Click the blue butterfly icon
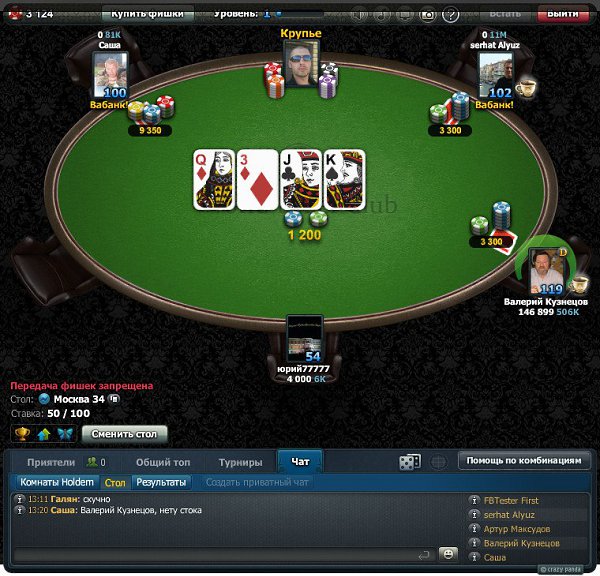600x576 pixels. click(66, 434)
